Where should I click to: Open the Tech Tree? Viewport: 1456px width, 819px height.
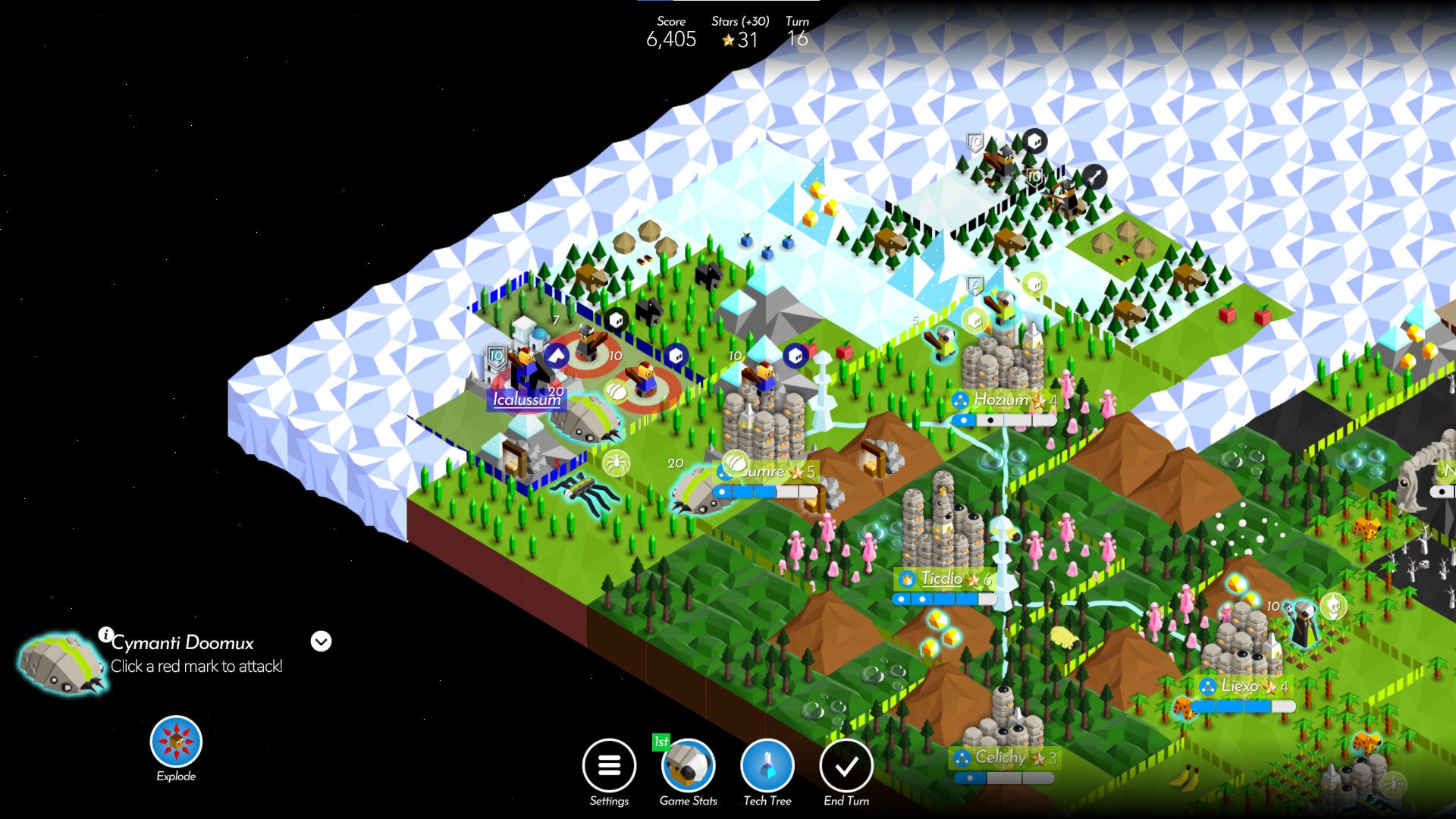click(x=767, y=766)
